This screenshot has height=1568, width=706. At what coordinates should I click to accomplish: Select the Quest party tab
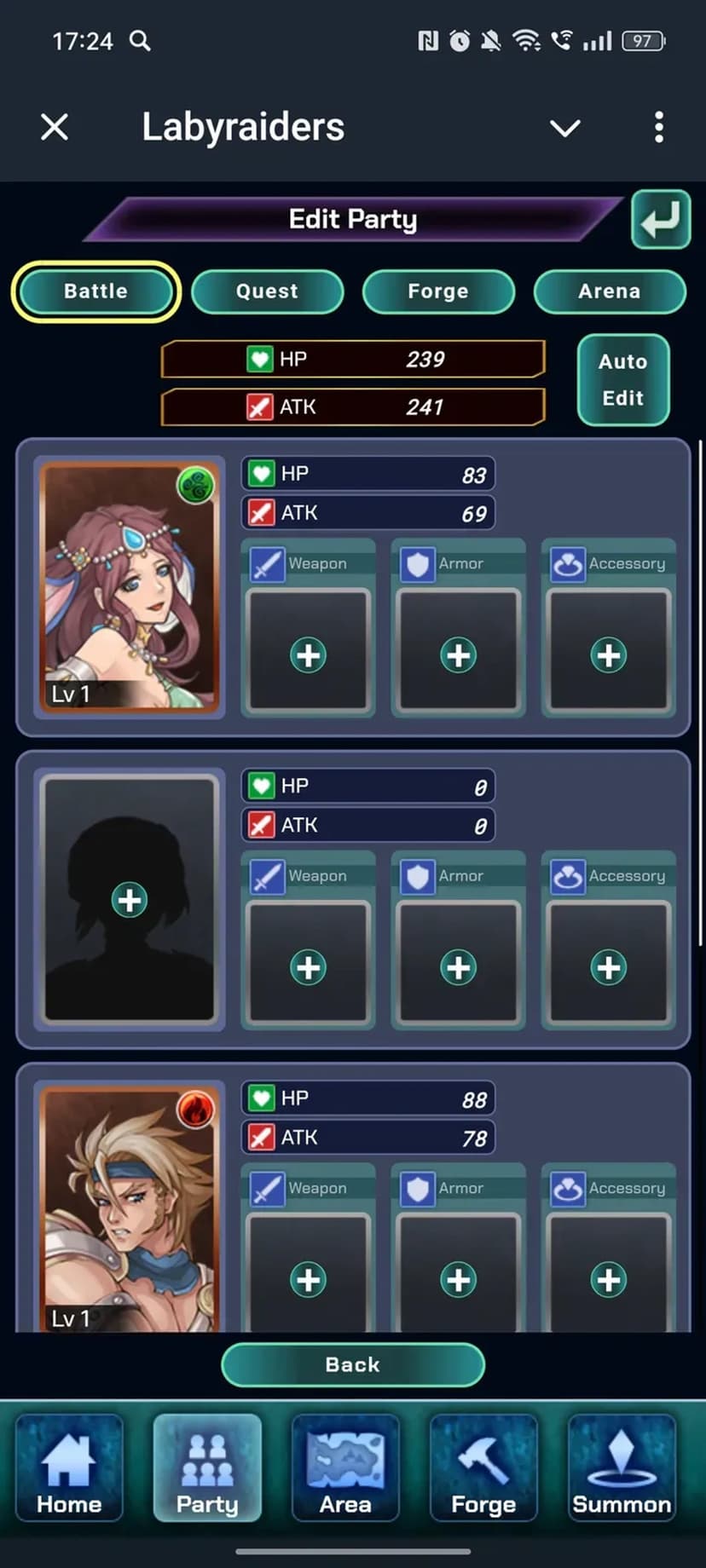click(x=267, y=291)
